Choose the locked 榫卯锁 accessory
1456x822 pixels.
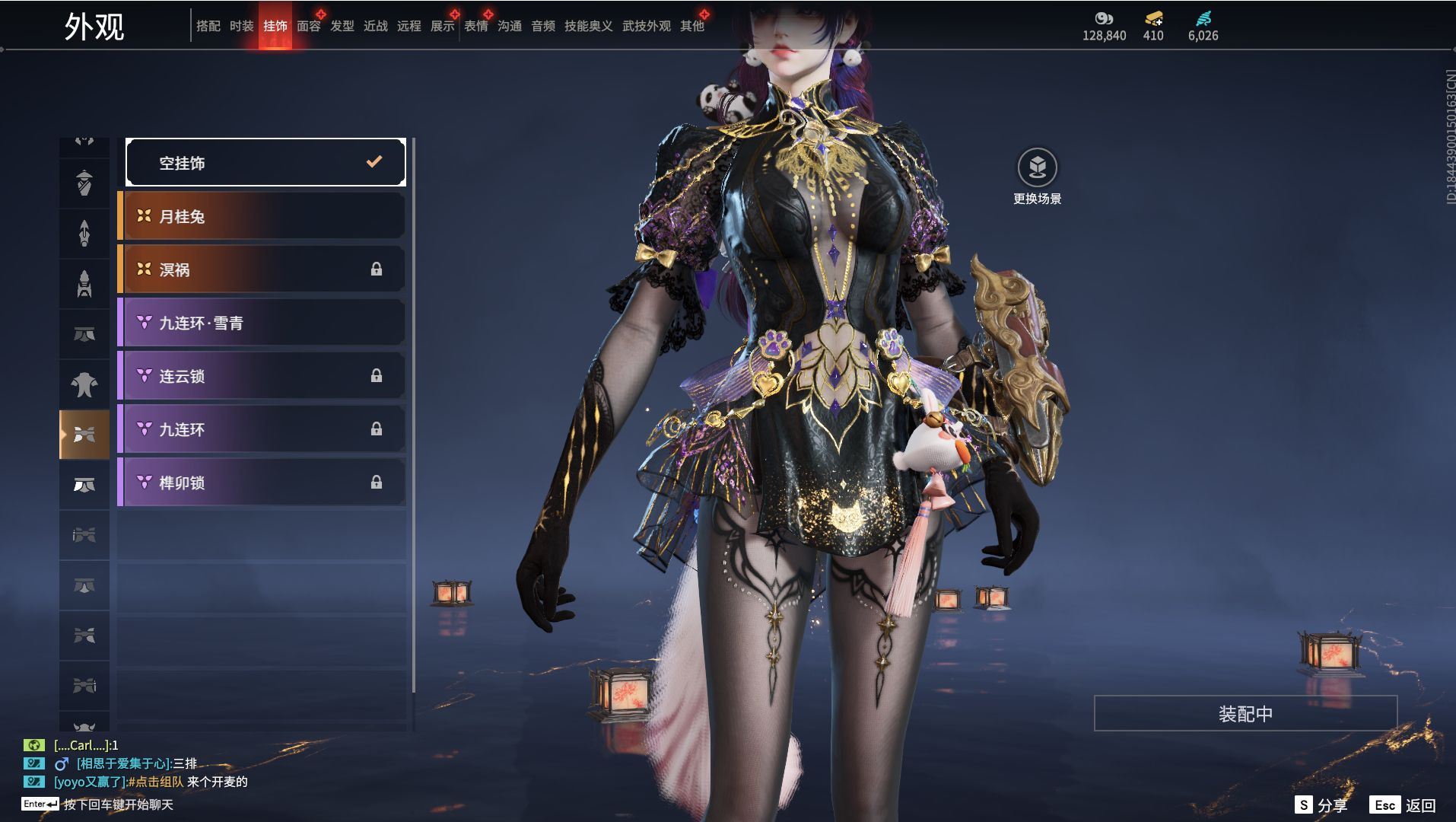pyautogui.click(x=262, y=483)
